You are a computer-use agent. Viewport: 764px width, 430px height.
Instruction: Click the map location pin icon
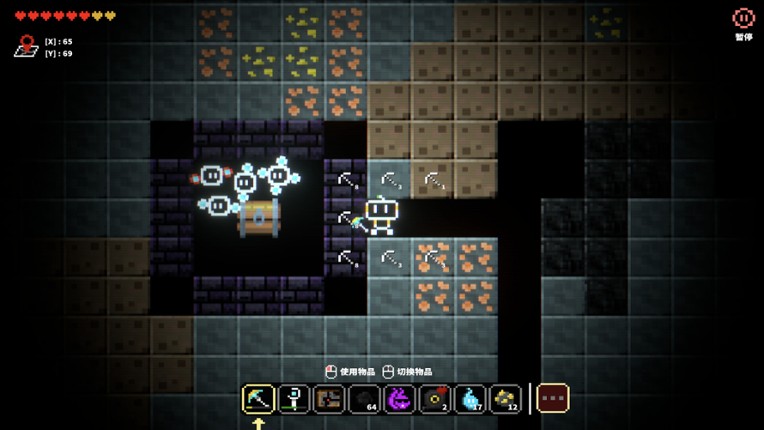coord(26,46)
